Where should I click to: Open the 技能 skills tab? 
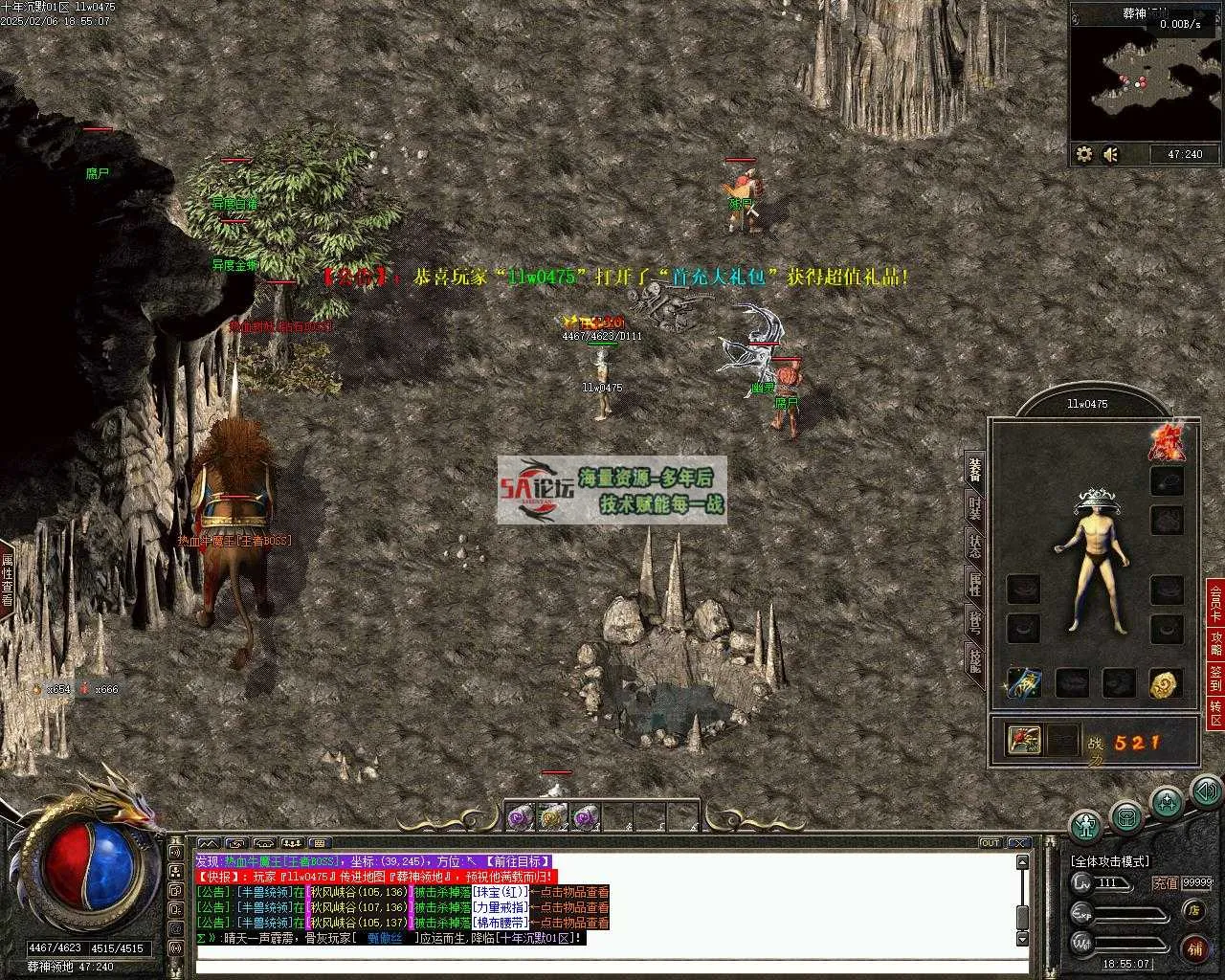click(x=974, y=659)
